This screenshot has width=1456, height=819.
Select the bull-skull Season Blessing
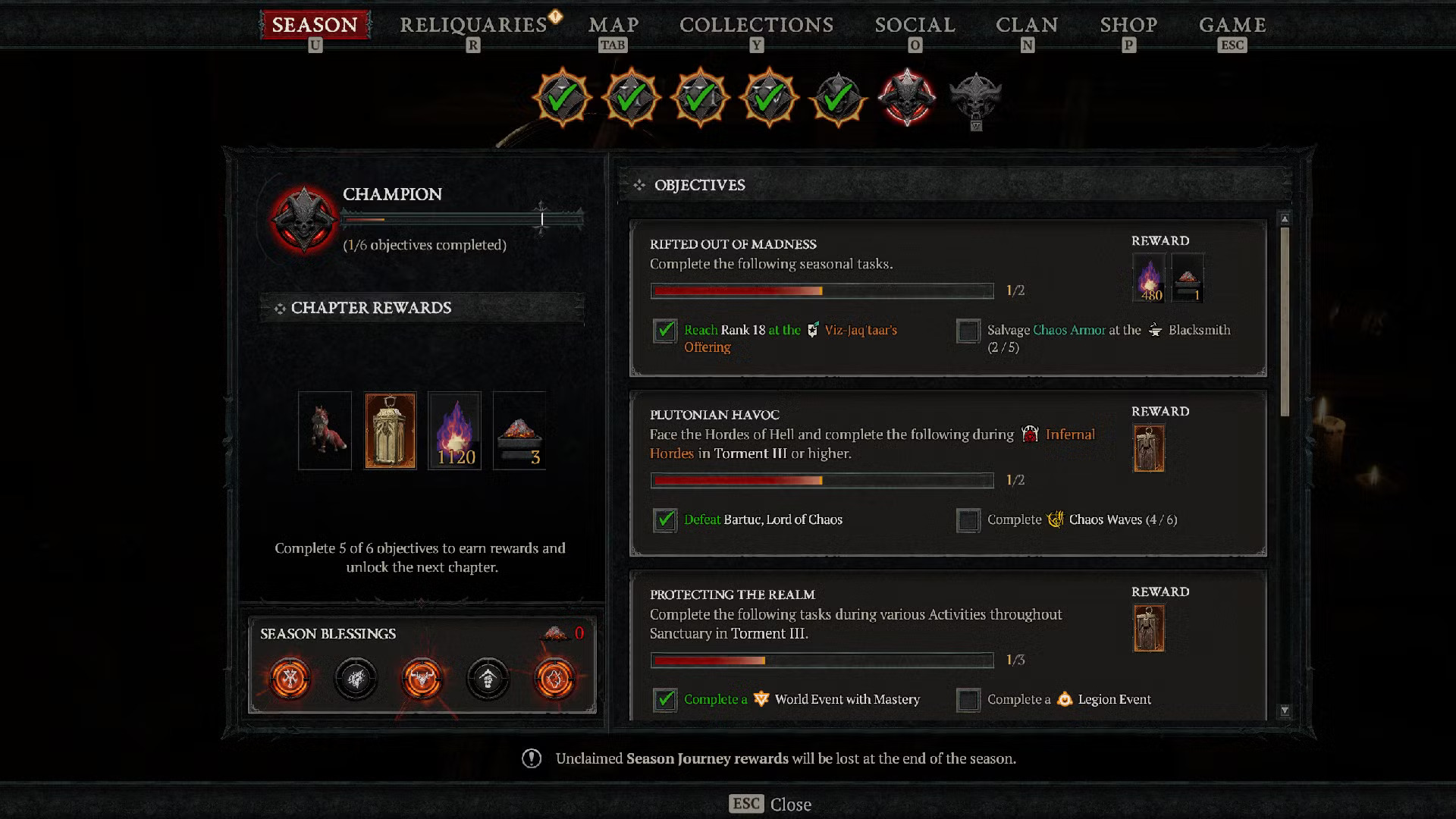click(422, 679)
